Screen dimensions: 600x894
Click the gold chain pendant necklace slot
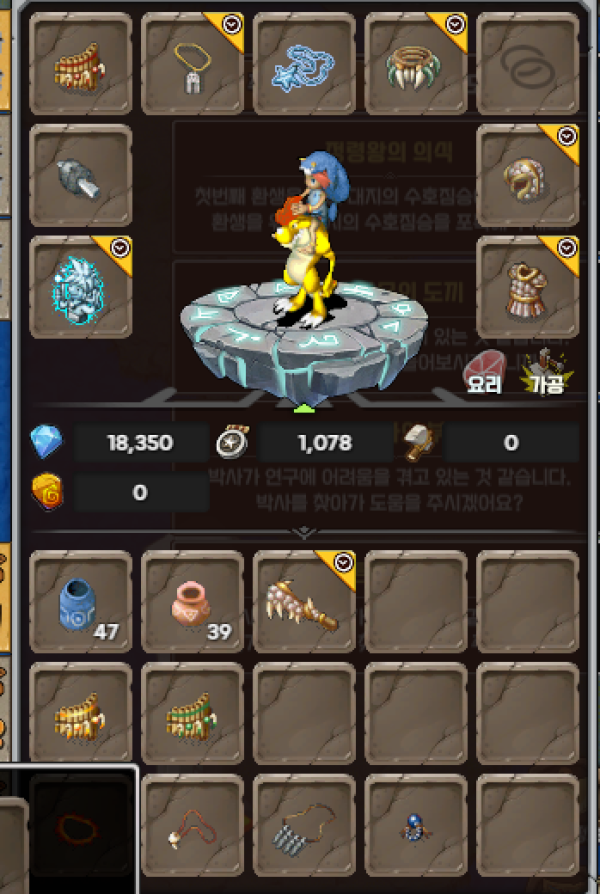pyautogui.click(x=192, y=63)
